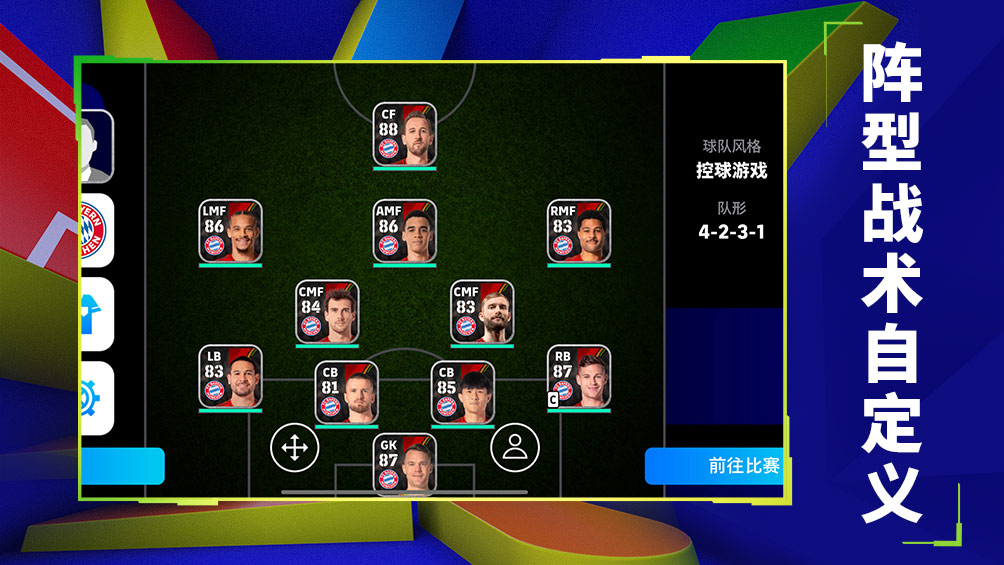Image resolution: width=1004 pixels, height=565 pixels.
Task: Open the 控球游戏 team playstyle
Action: pos(731,170)
